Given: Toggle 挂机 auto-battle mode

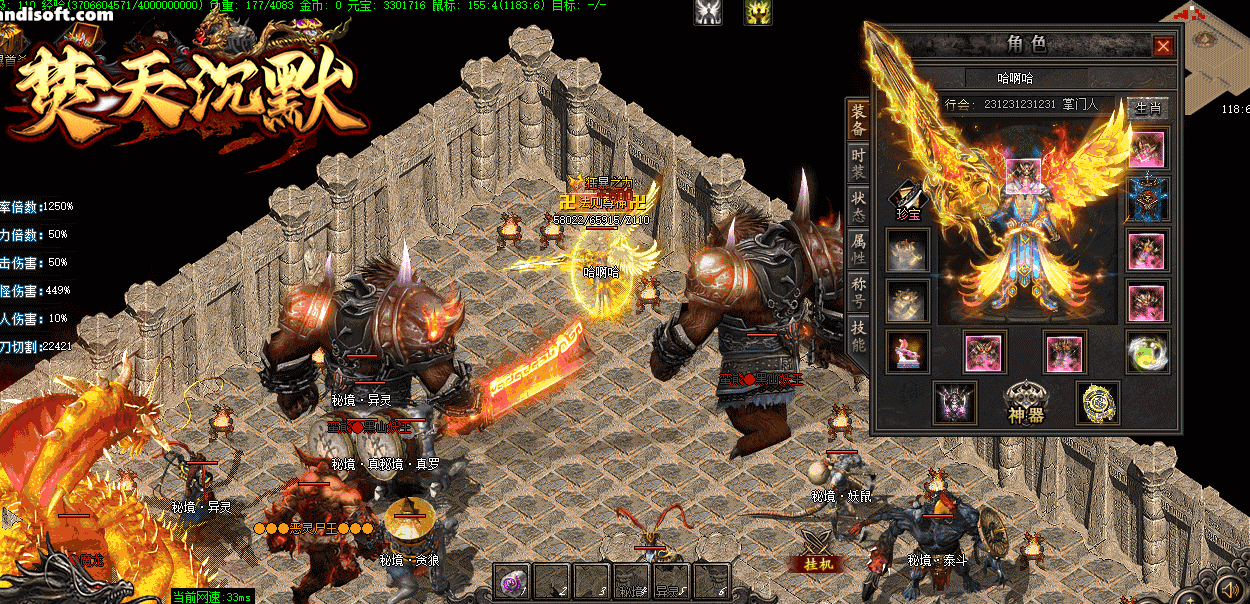Looking at the screenshot, I should tap(824, 564).
